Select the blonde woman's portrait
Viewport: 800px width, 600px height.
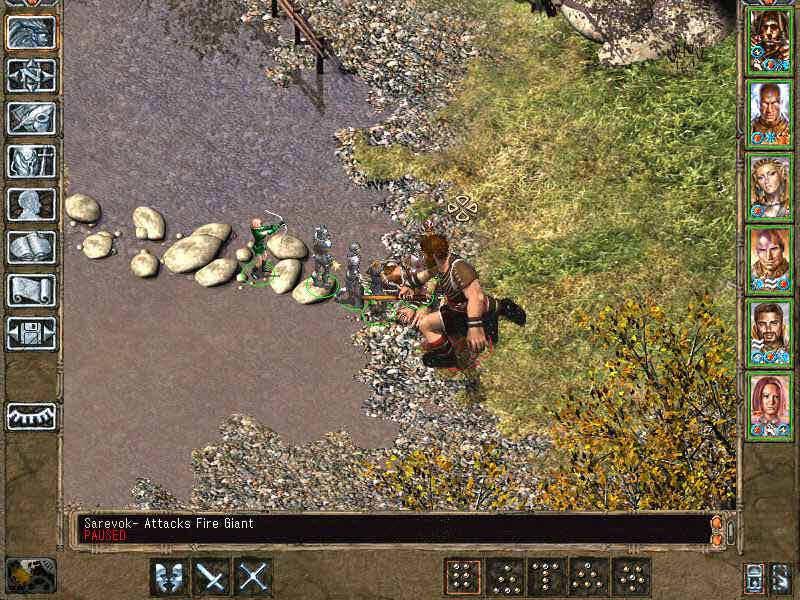tap(770, 187)
